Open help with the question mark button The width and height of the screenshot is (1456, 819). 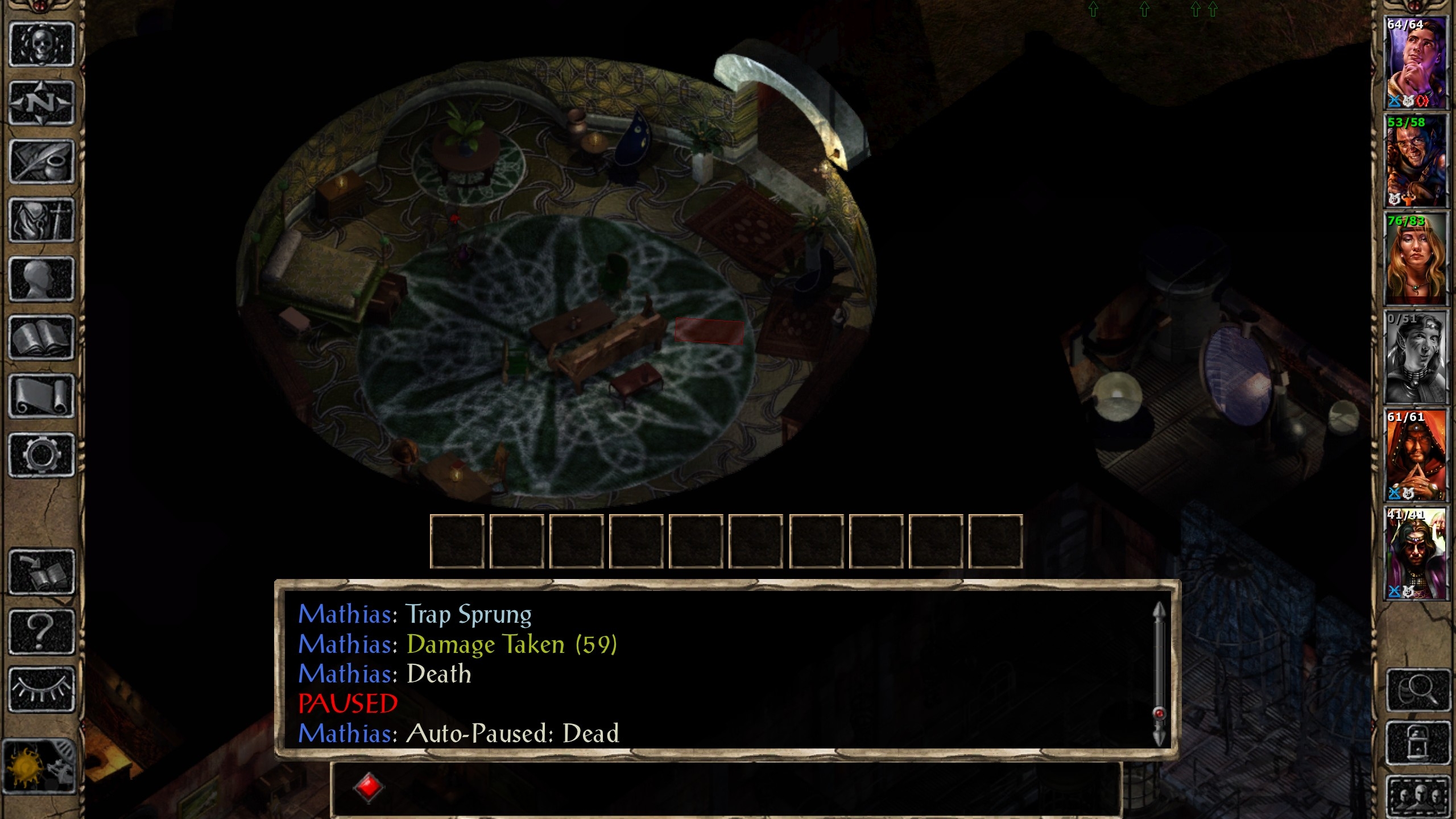42,631
